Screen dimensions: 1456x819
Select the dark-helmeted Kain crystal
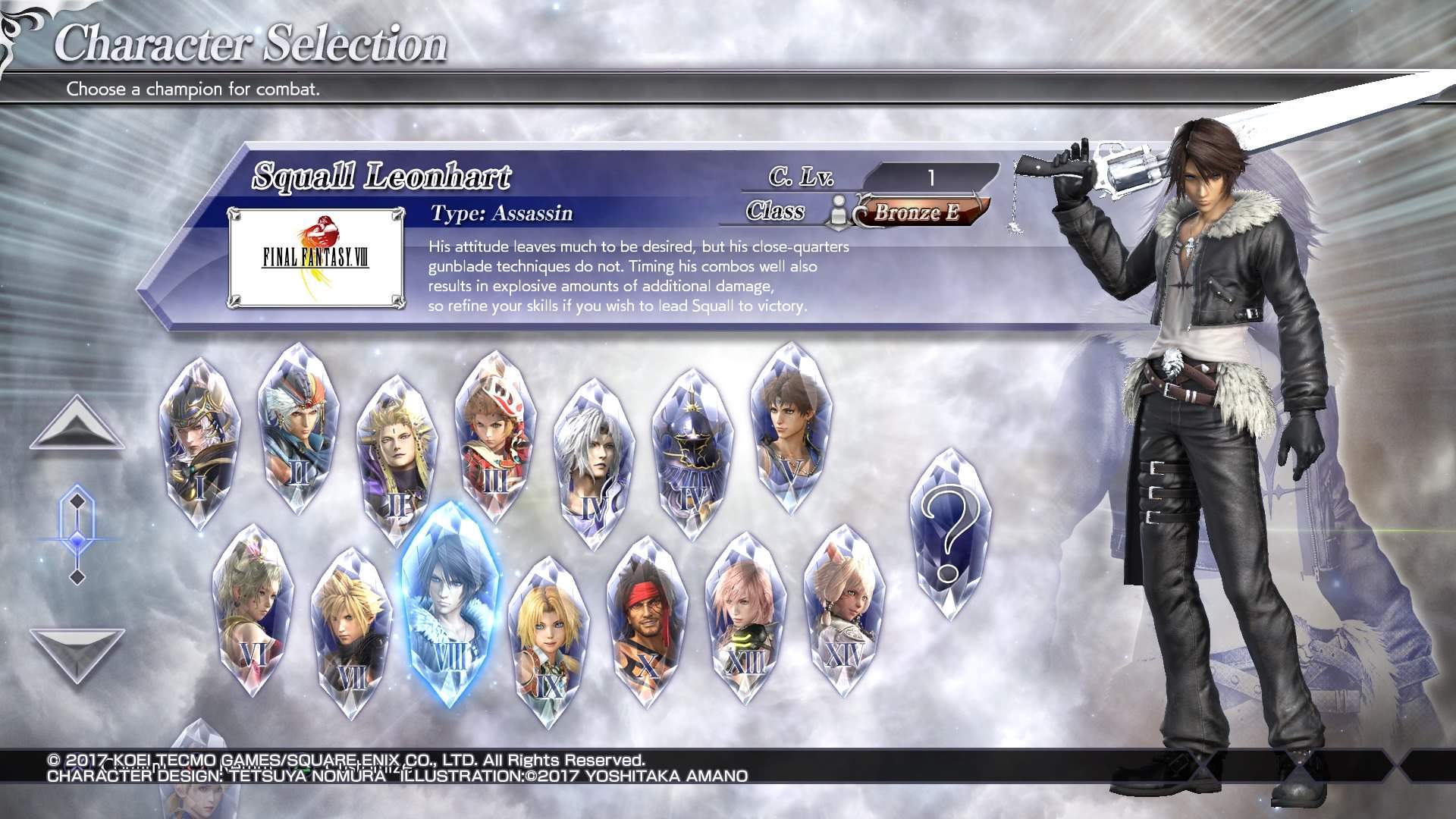point(692,455)
